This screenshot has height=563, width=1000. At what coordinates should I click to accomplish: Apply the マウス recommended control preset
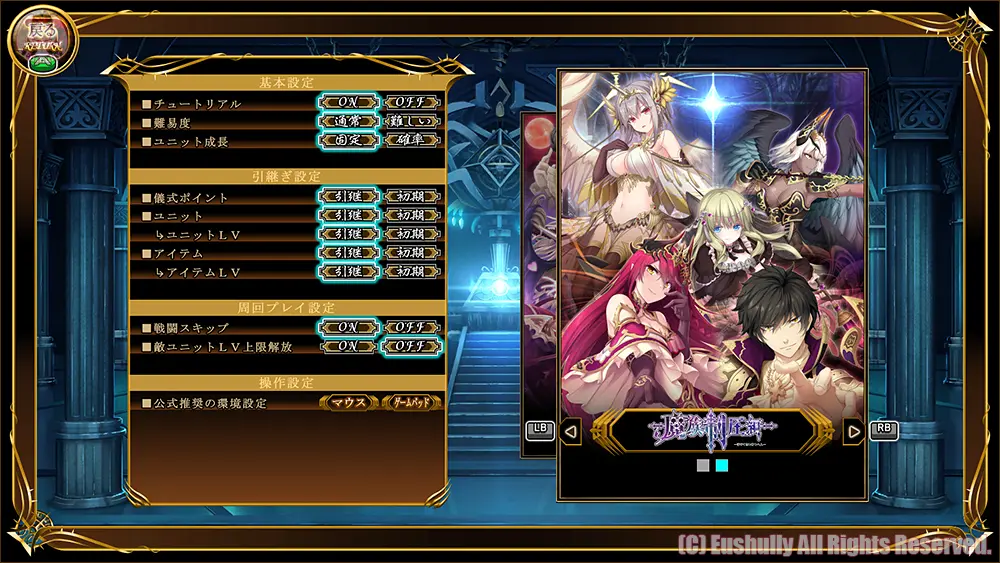coord(349,403)
